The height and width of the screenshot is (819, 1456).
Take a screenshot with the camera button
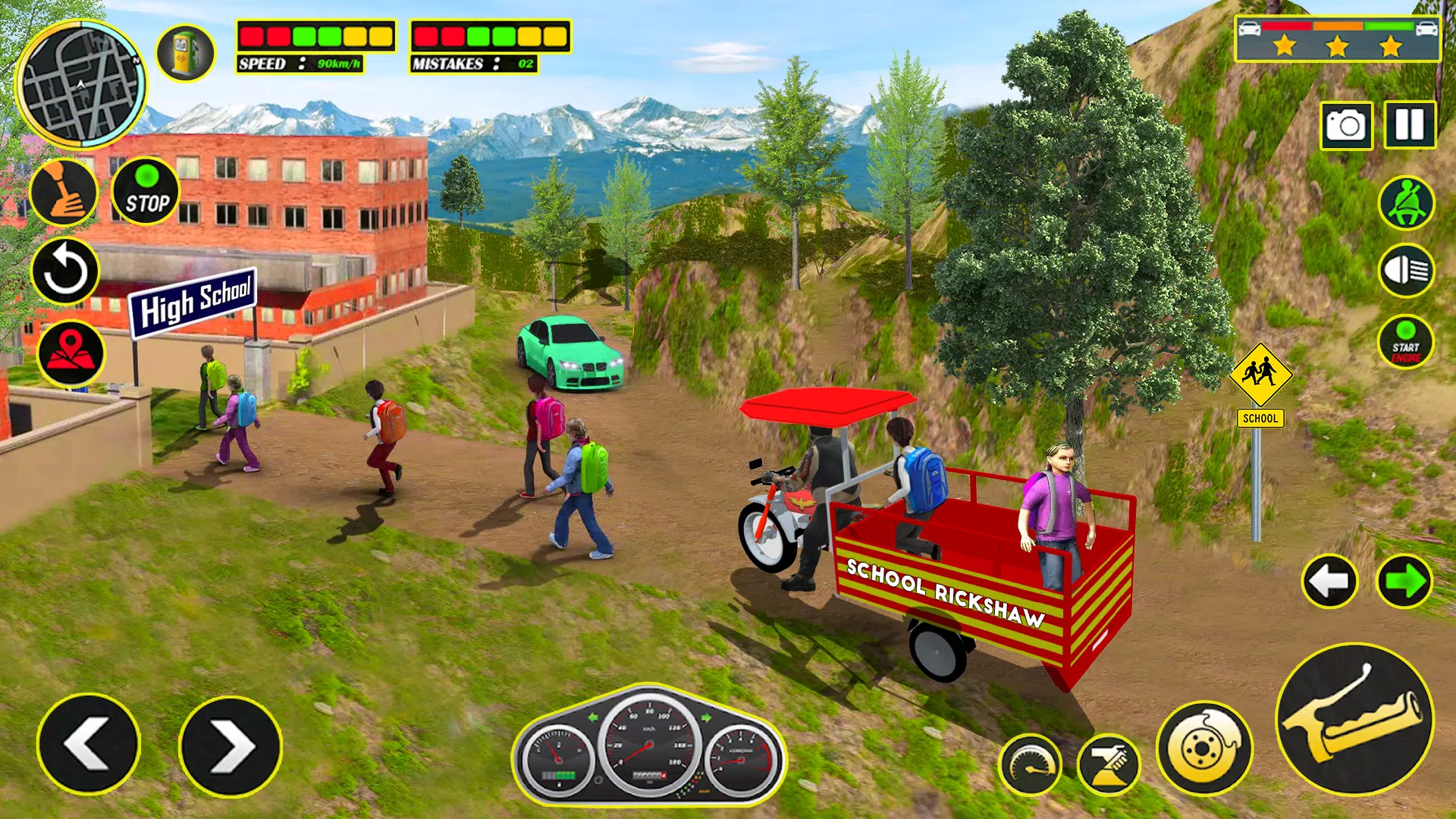point(1346,125)
